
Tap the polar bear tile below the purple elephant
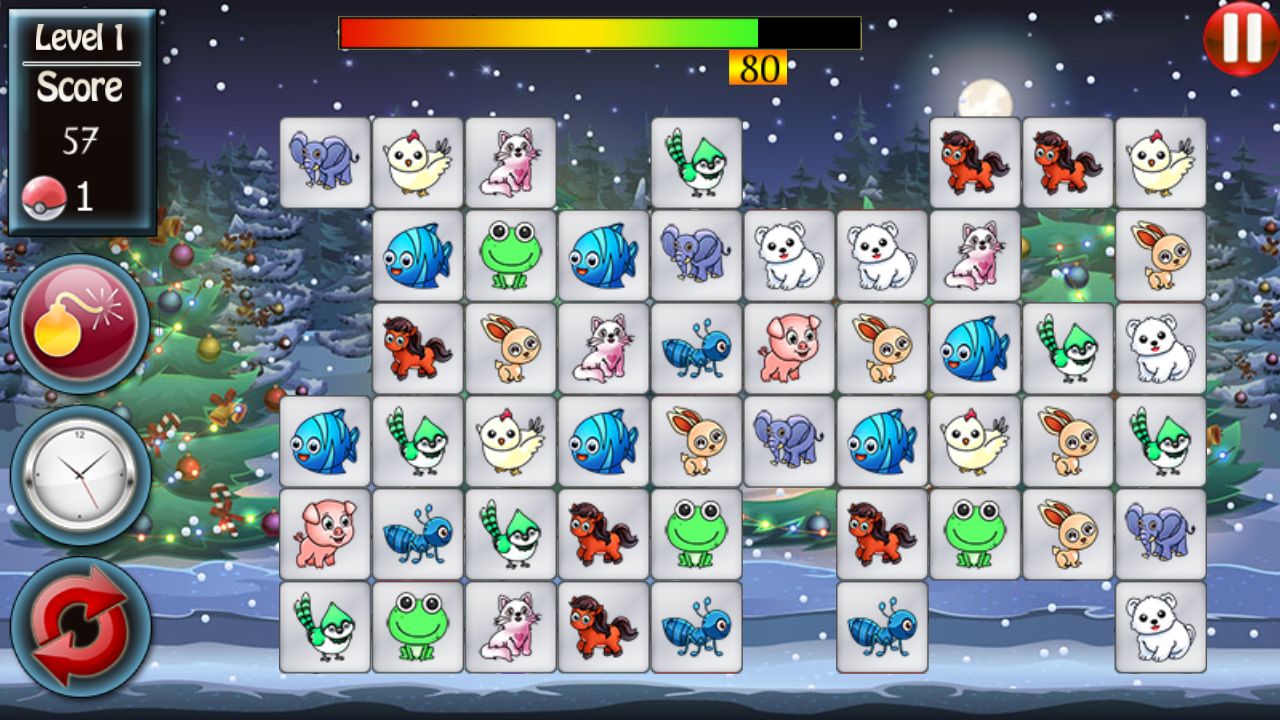click(1161, 627)
